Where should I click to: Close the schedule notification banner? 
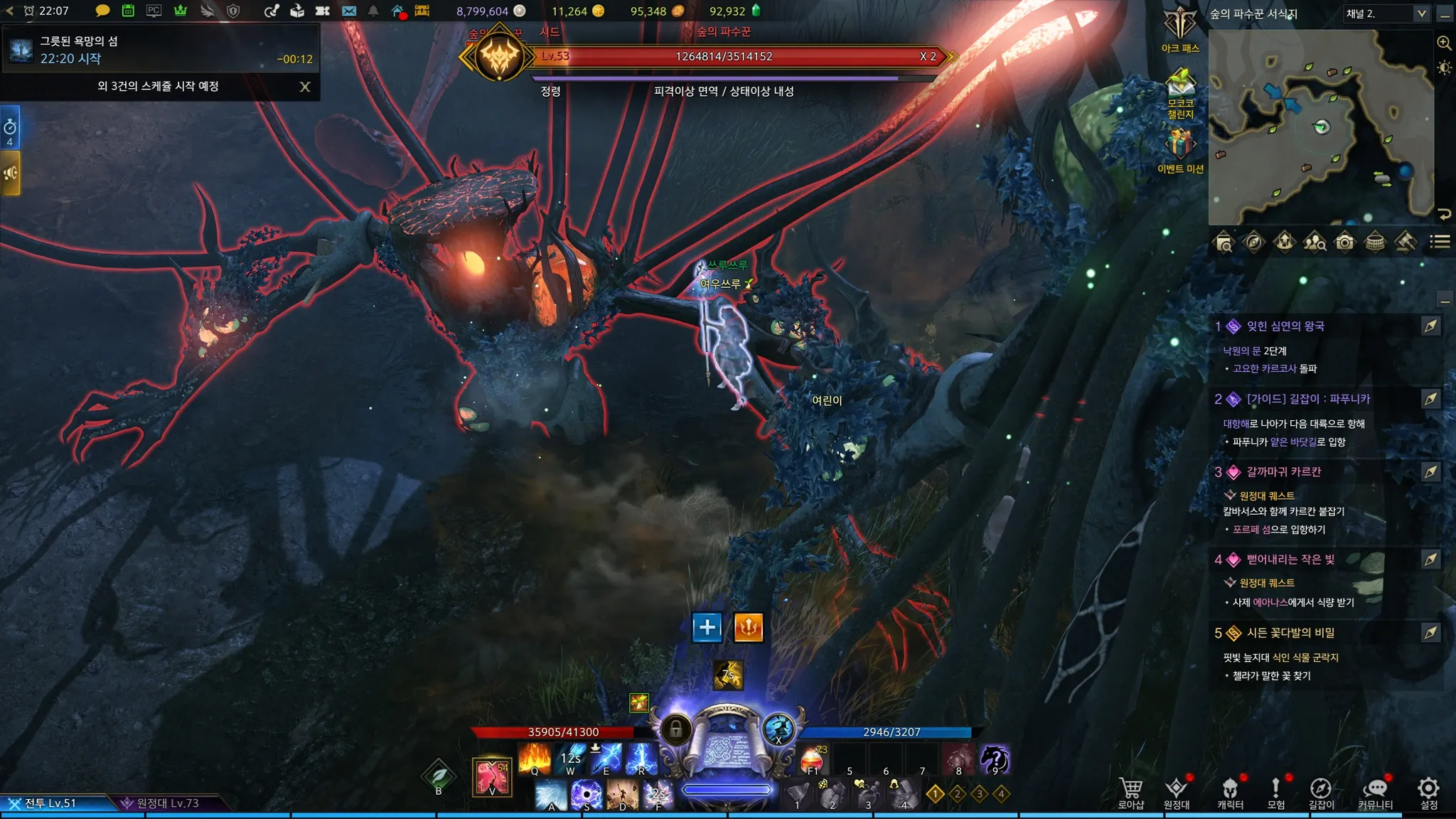point(305,87)
